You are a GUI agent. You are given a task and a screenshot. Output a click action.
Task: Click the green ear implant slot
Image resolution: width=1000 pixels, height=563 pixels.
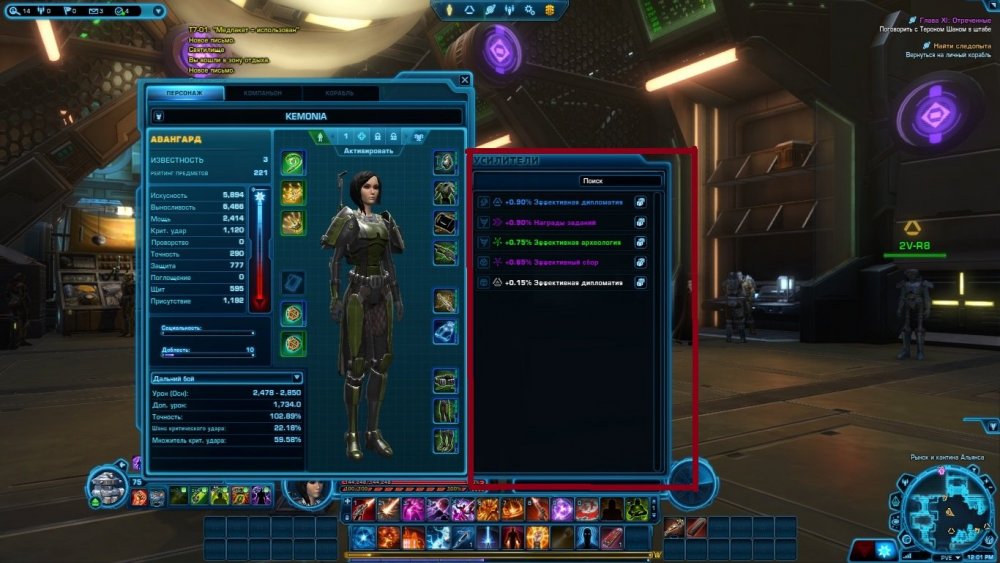[293, 162]
